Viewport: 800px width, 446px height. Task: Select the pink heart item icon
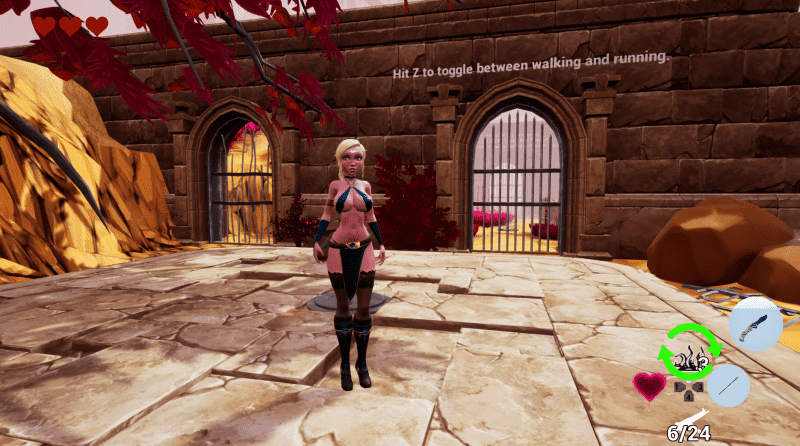[650, 385]
